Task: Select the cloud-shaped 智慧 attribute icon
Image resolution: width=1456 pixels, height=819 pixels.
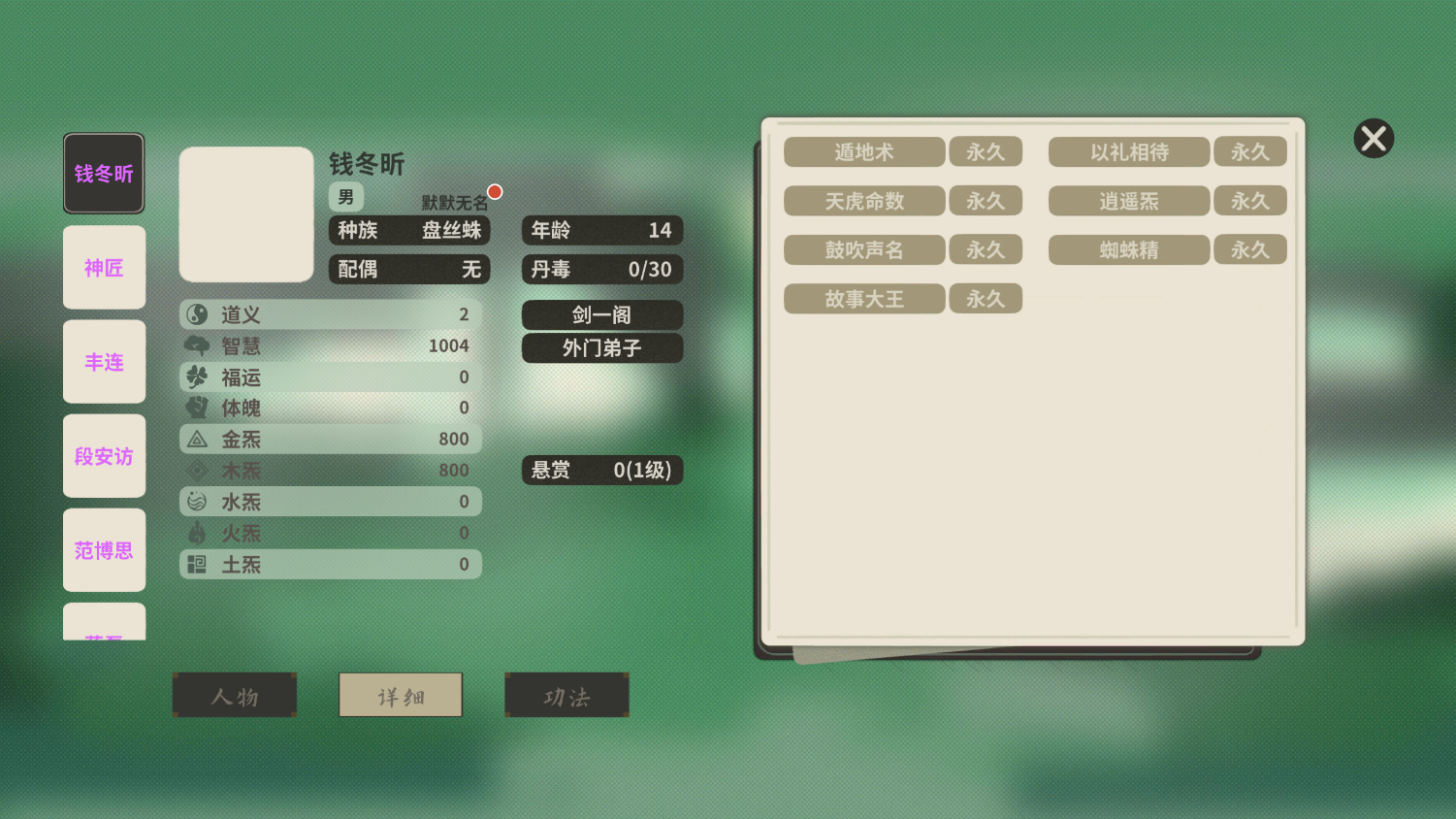Action: pyautogui.click(x=197, y=345)
